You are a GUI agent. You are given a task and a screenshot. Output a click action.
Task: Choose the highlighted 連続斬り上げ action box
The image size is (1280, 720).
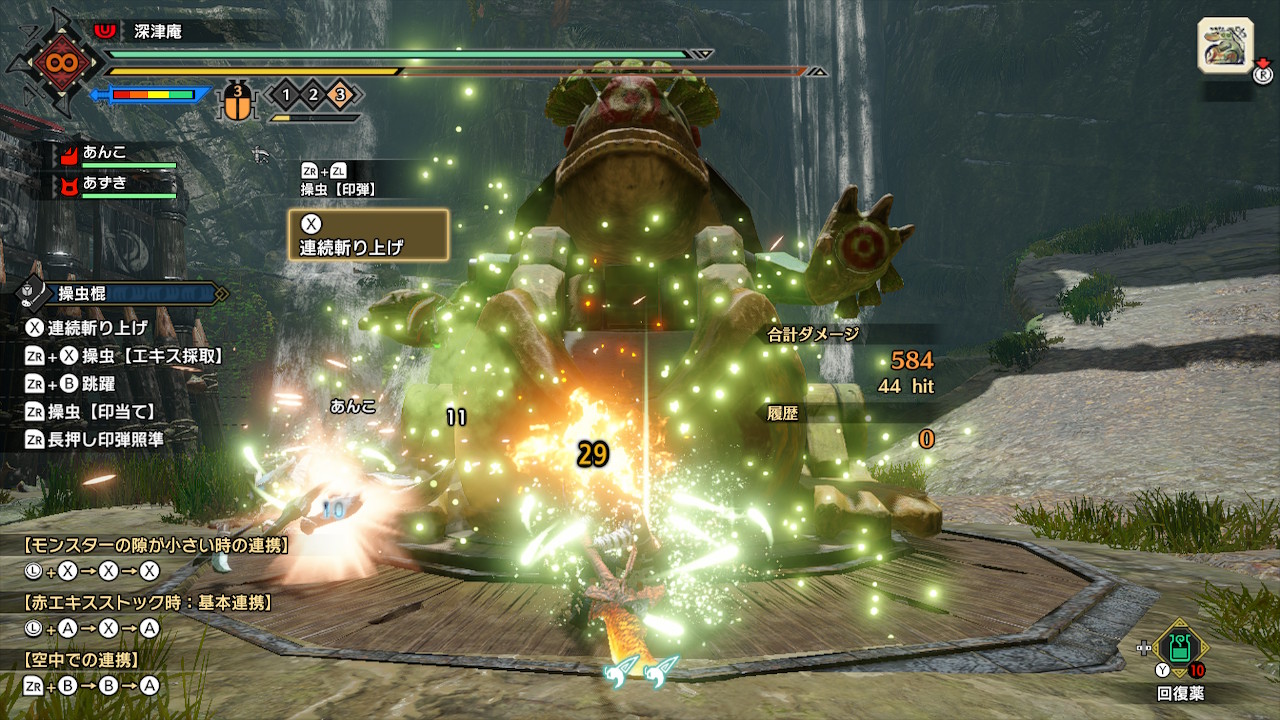[368, 235]
